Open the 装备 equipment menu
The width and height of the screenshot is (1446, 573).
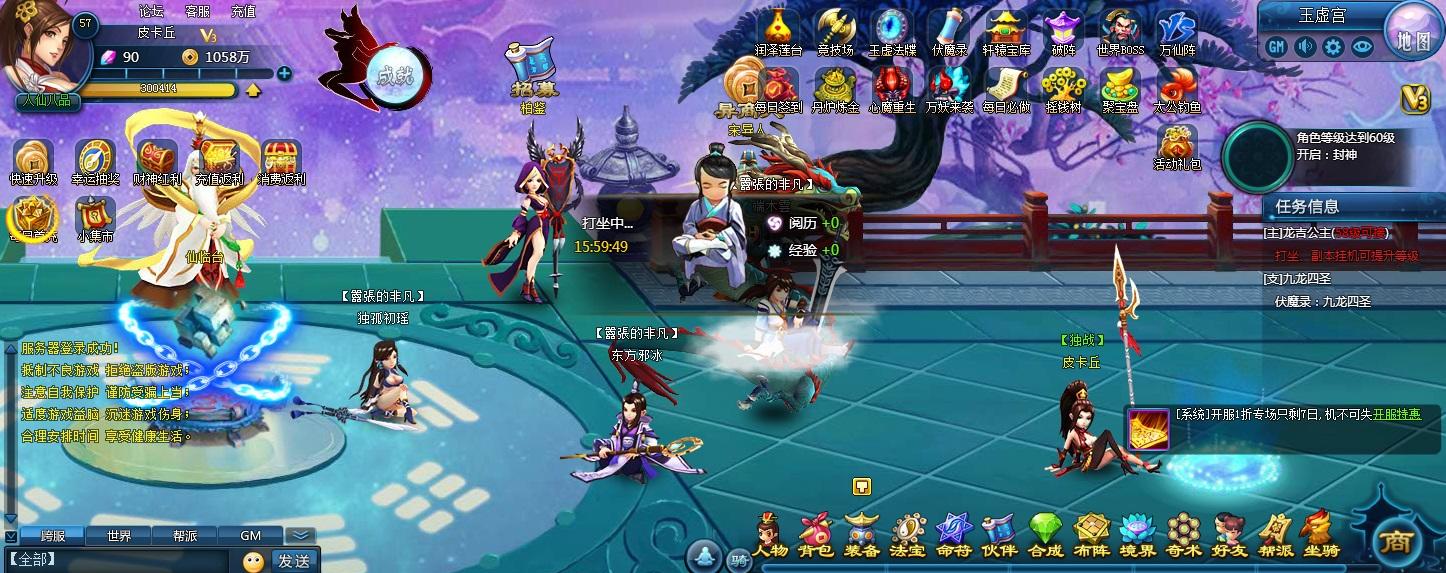coord(862,535)
